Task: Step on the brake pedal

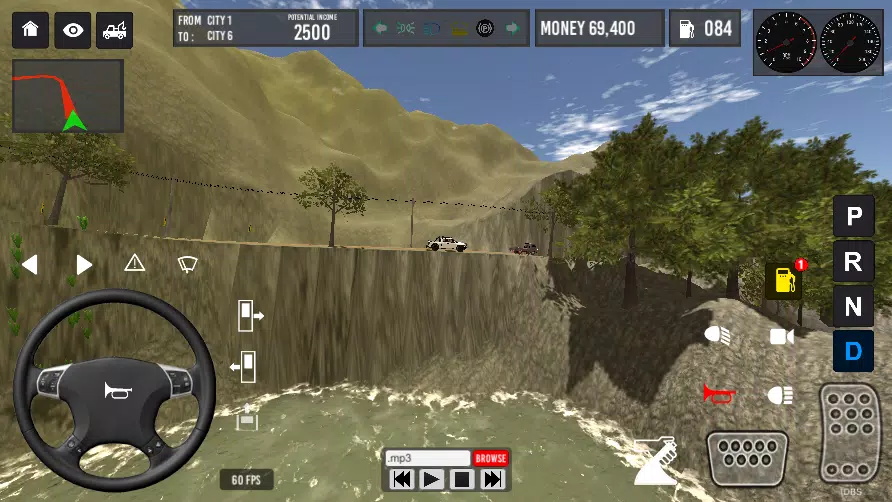Action: tap(748, 457)
